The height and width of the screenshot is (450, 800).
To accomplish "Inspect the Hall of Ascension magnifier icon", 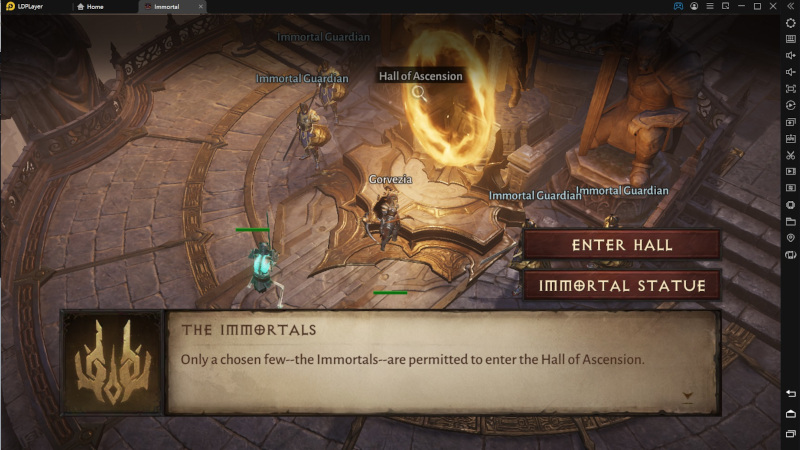I will pos(420,93).
